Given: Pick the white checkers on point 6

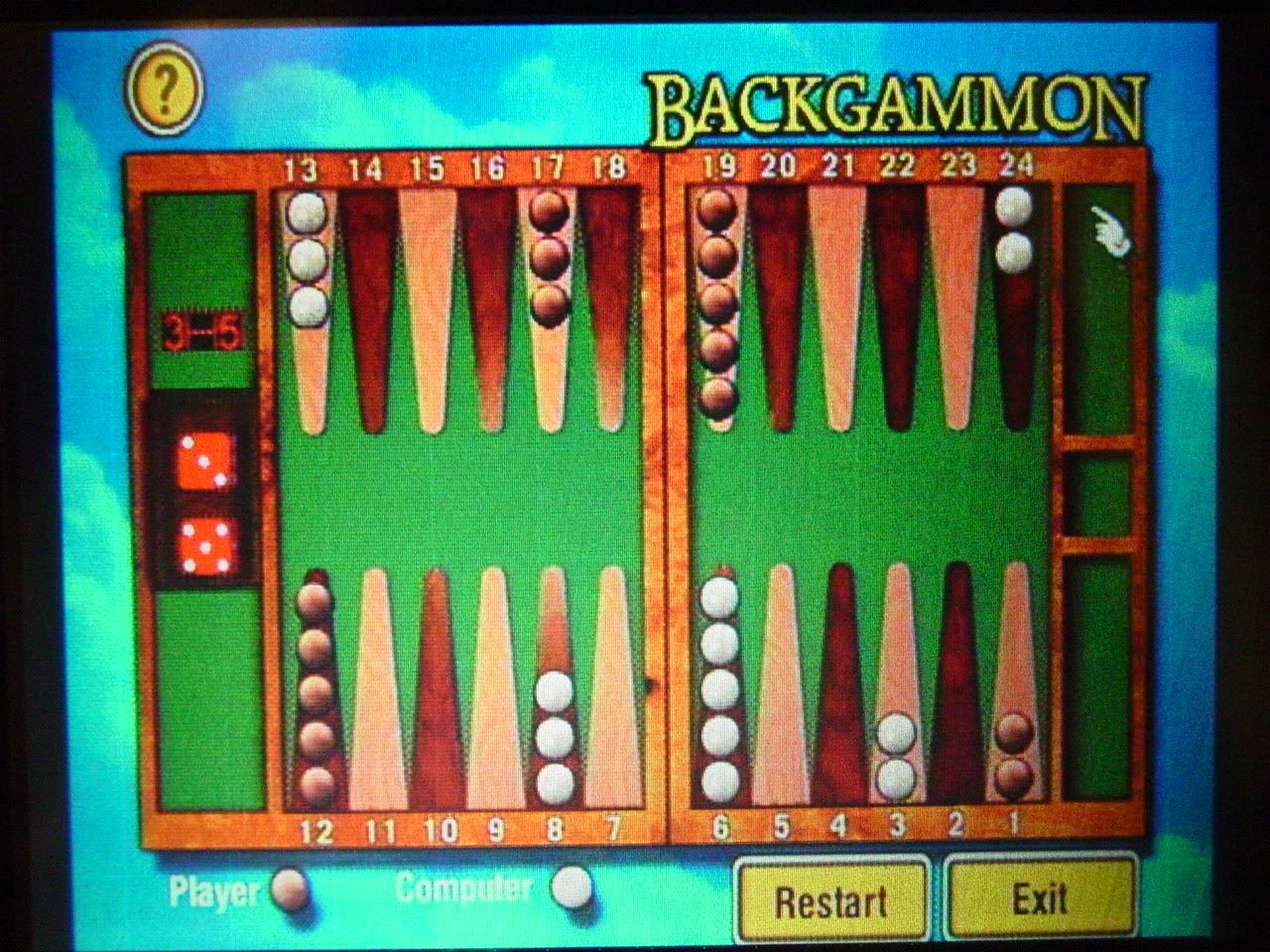Looking at the screenshot, I should [719, 689].
